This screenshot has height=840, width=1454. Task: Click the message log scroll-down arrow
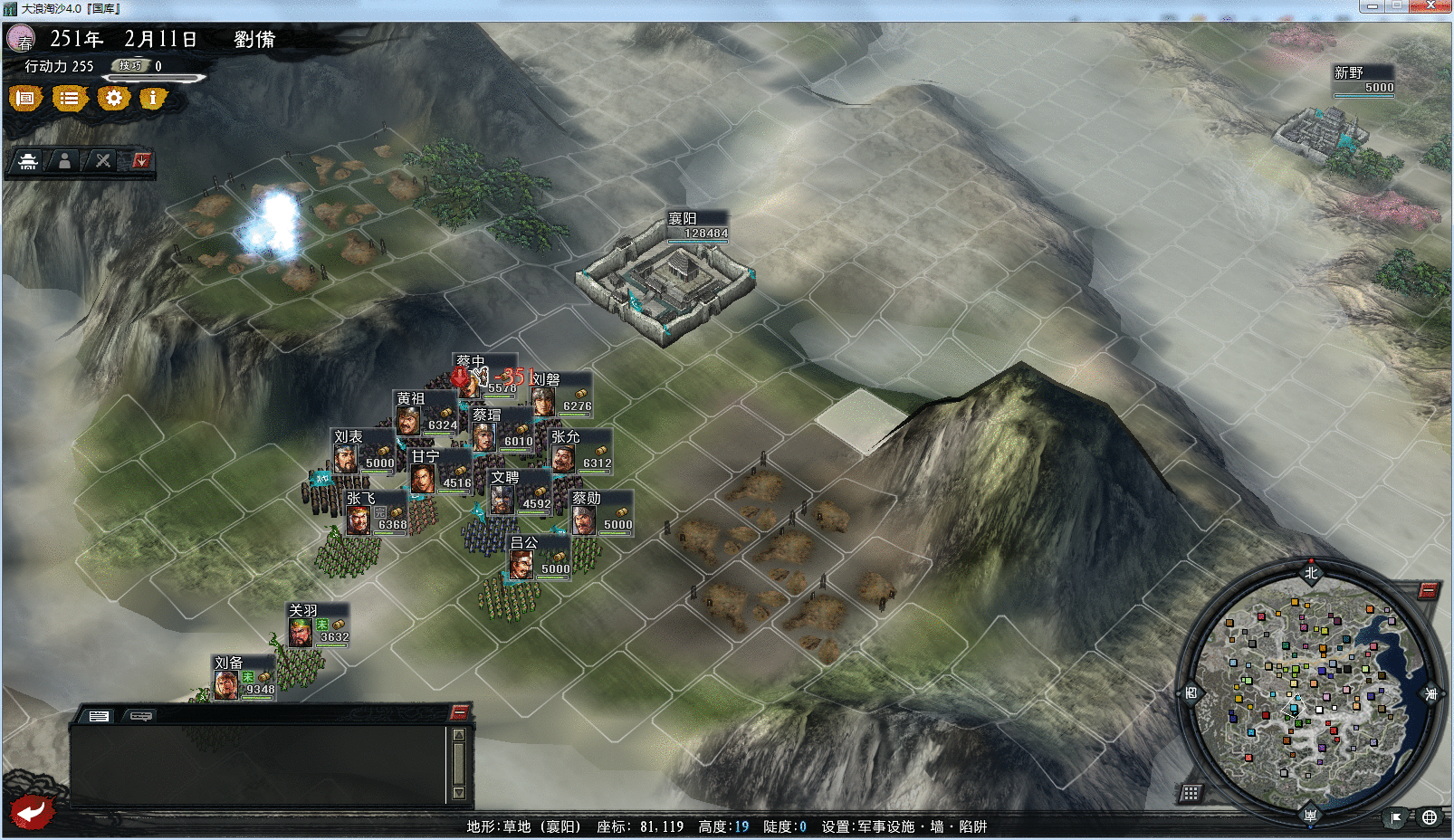pyautogui.click(x=459, y=793)
